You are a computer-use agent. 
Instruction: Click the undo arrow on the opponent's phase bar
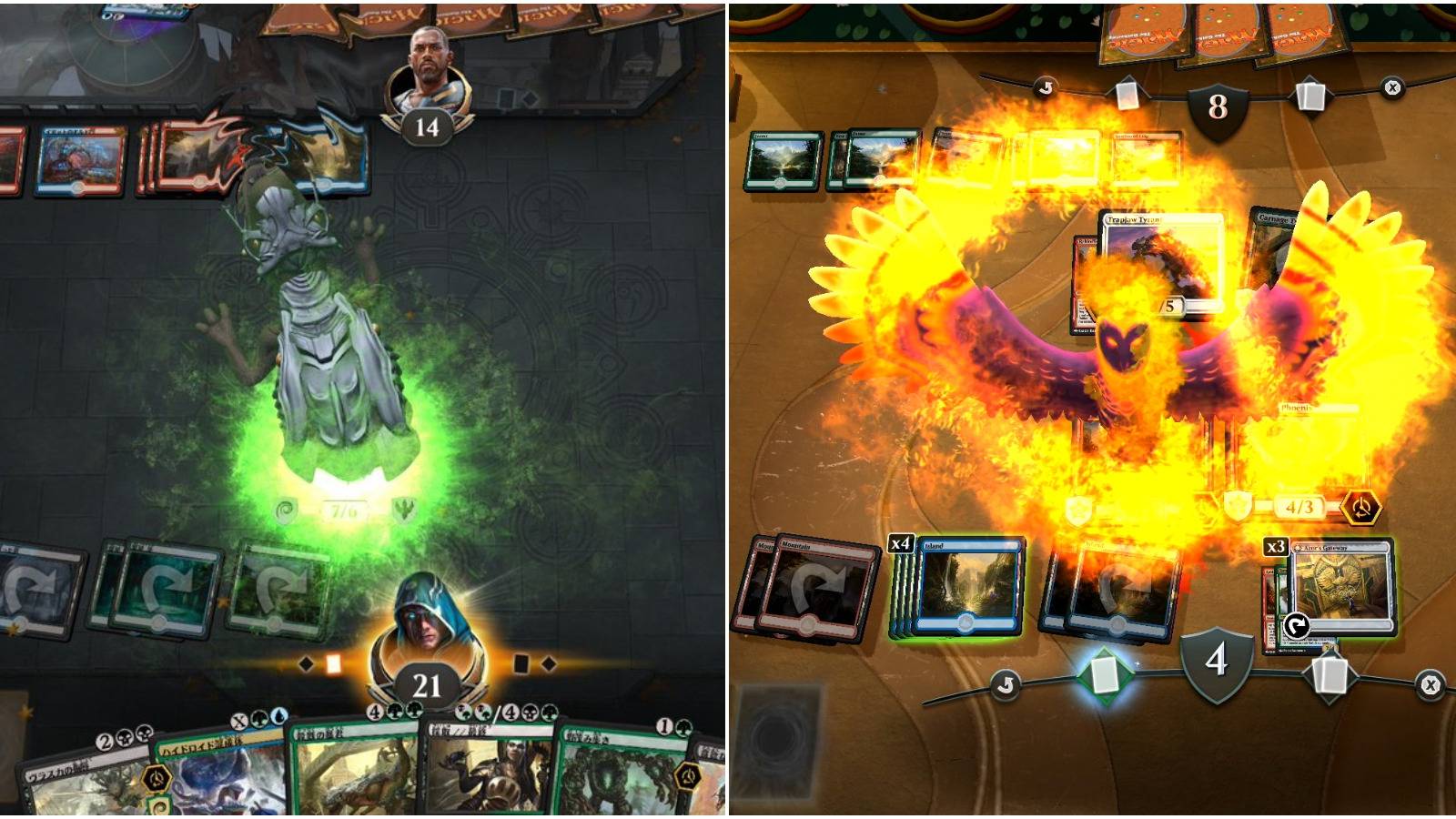click(x=1045, y=86)
